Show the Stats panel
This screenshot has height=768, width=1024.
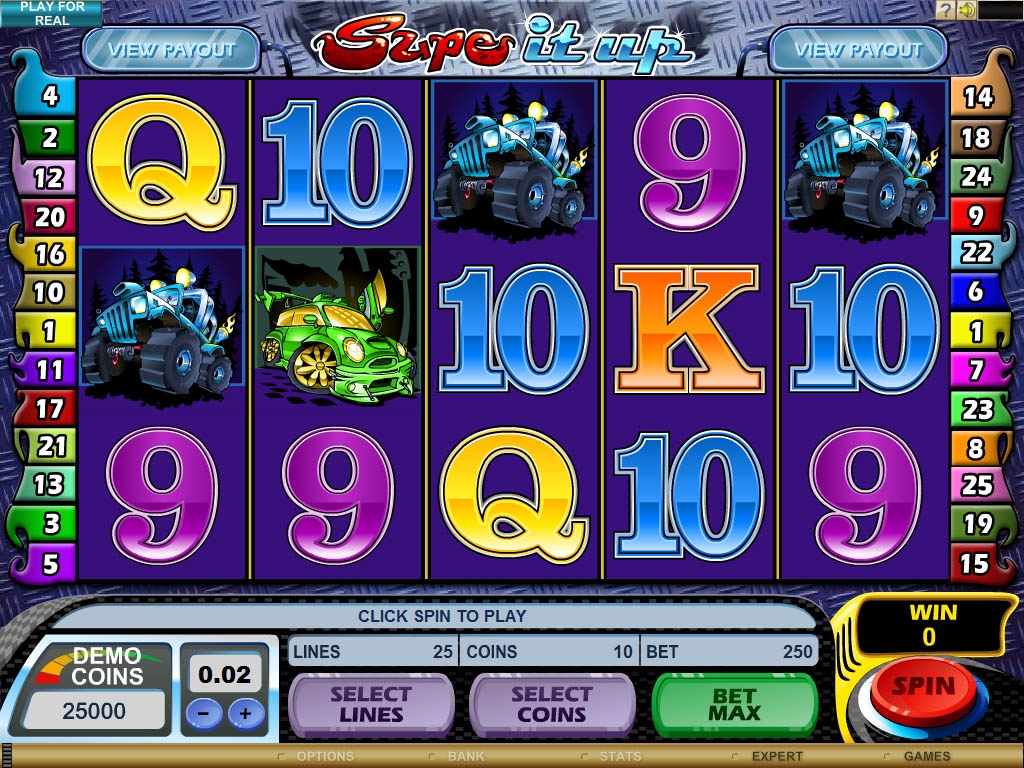tap(620, 756)
